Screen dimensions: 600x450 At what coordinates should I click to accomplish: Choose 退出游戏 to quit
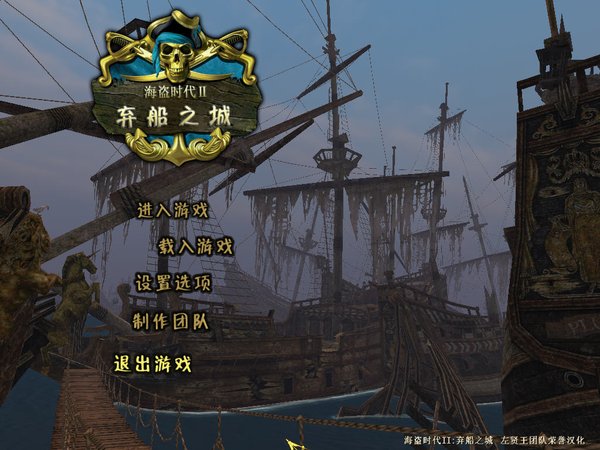click(152, 364)
